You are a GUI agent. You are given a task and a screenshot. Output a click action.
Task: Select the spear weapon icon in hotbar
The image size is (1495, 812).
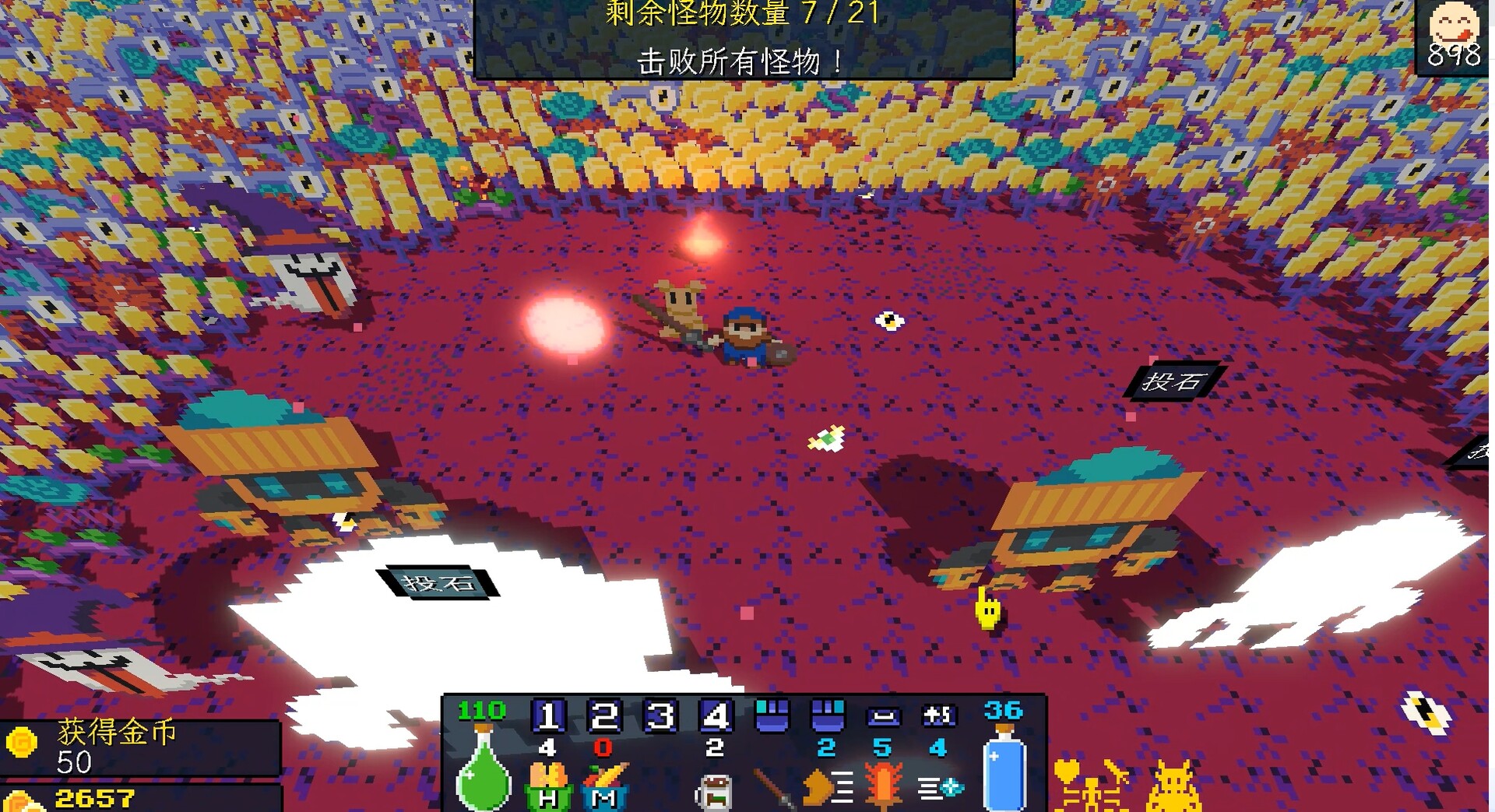coord(771,789)
